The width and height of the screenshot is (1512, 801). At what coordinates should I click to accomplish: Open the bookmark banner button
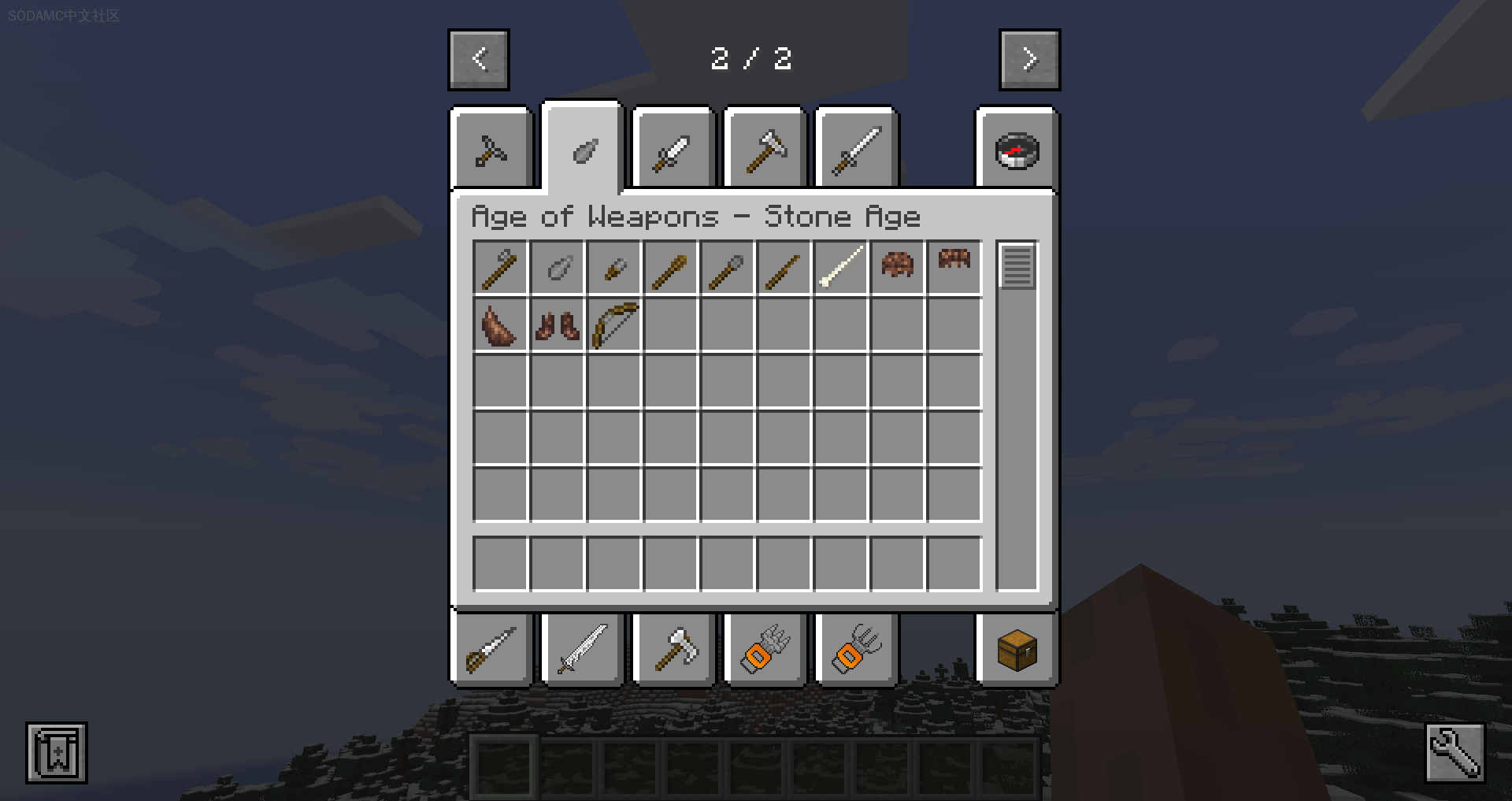[57, 753]
